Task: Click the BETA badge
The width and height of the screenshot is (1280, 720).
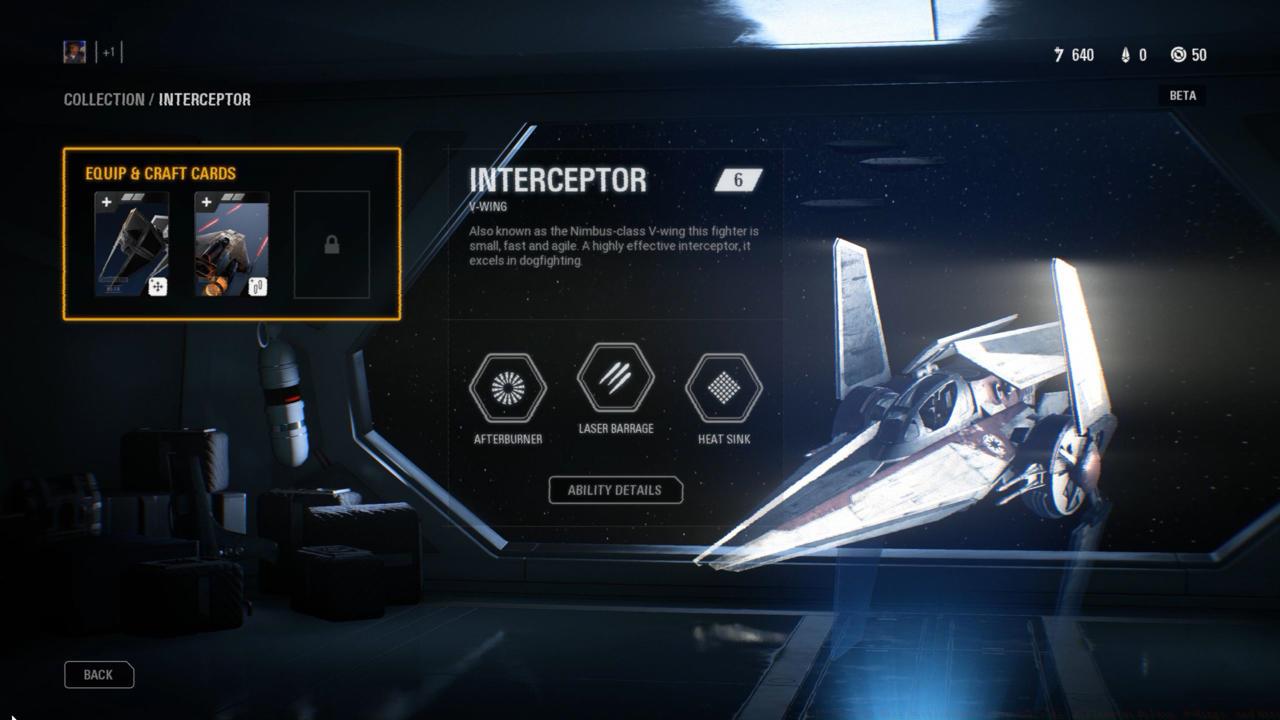Action: coord(1182,95)
